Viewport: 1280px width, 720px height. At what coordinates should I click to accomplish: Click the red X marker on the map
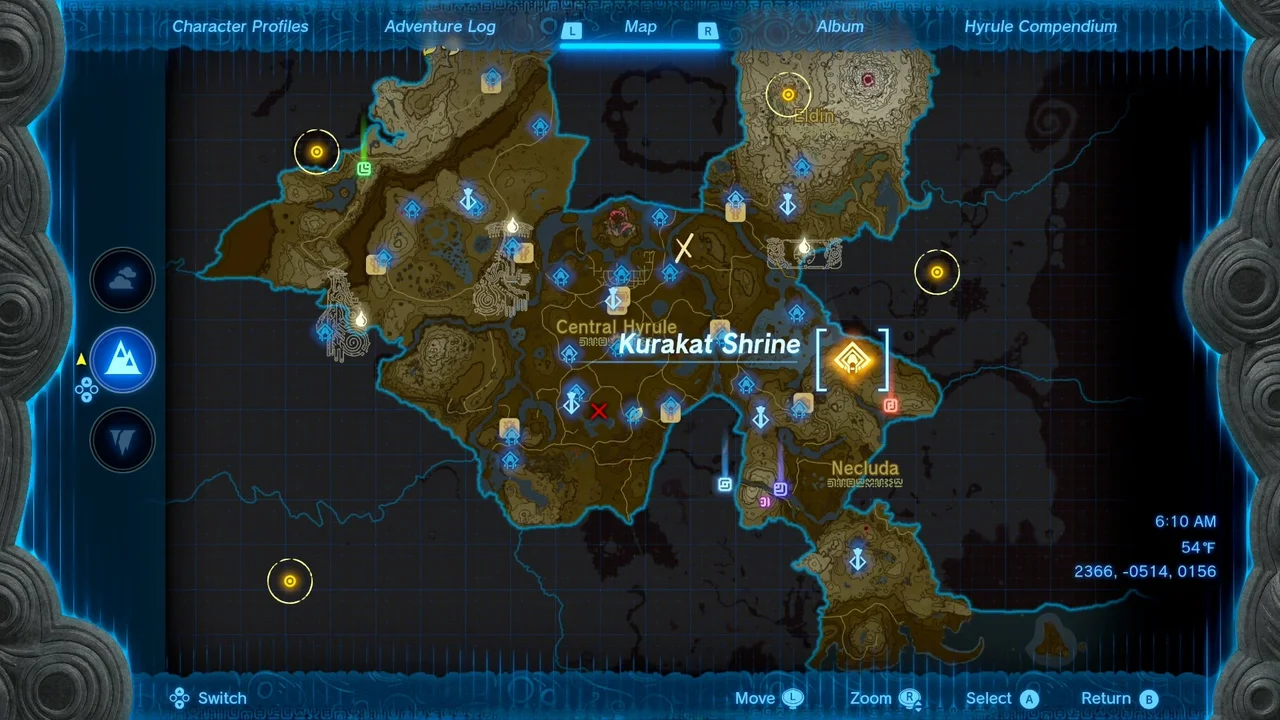click(x=599, y=410)
